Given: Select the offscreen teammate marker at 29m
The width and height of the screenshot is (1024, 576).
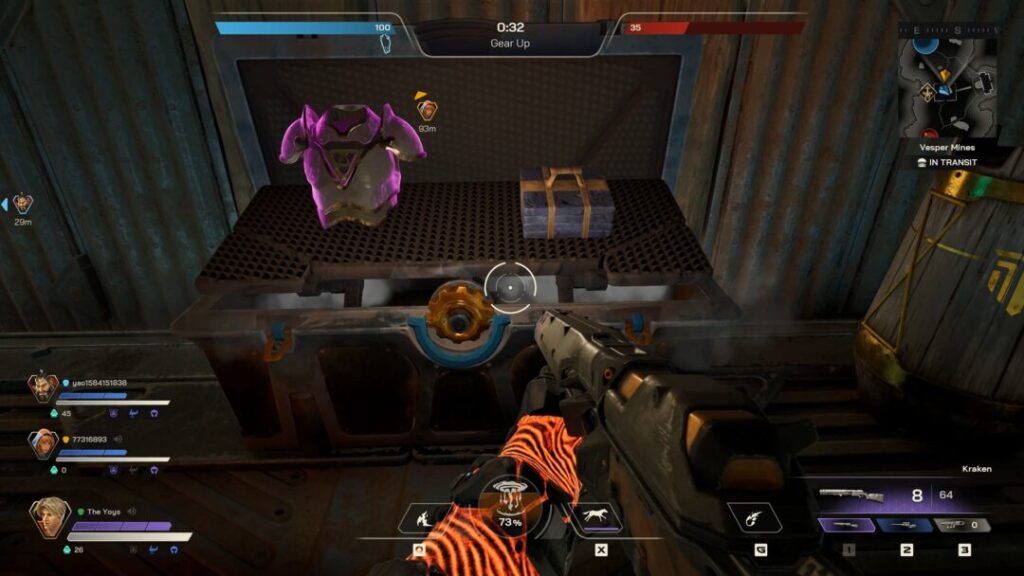Looking at the screenshot, I should [x=22, y=204].
